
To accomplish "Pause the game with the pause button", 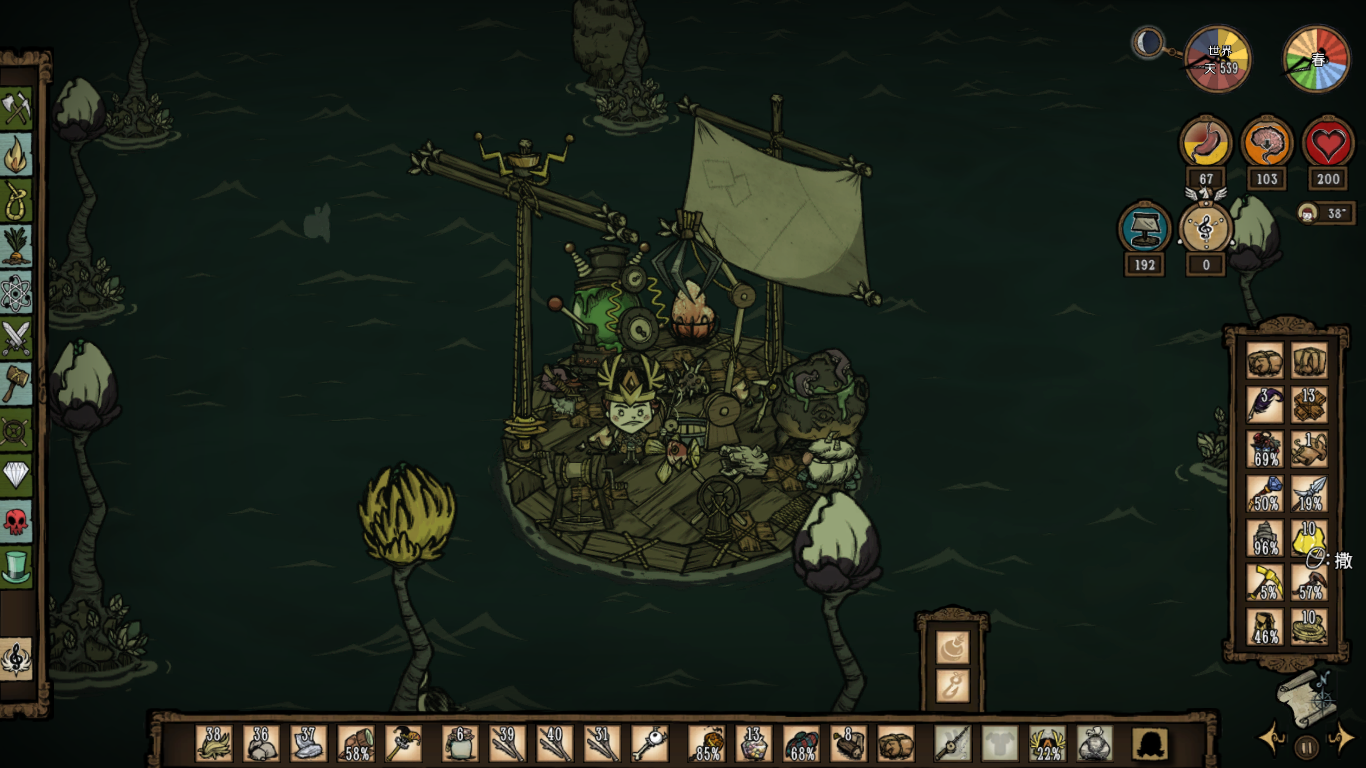I will click(1306, 745).
